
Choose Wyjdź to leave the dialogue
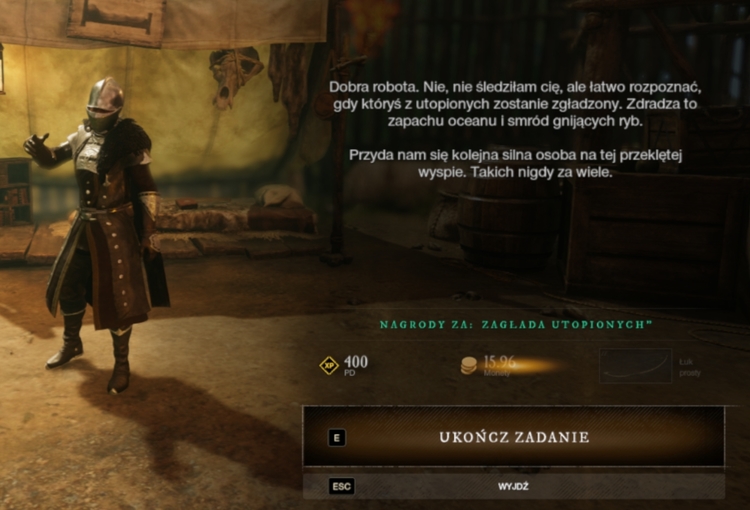pyautogui.click(x=514, y=486)
